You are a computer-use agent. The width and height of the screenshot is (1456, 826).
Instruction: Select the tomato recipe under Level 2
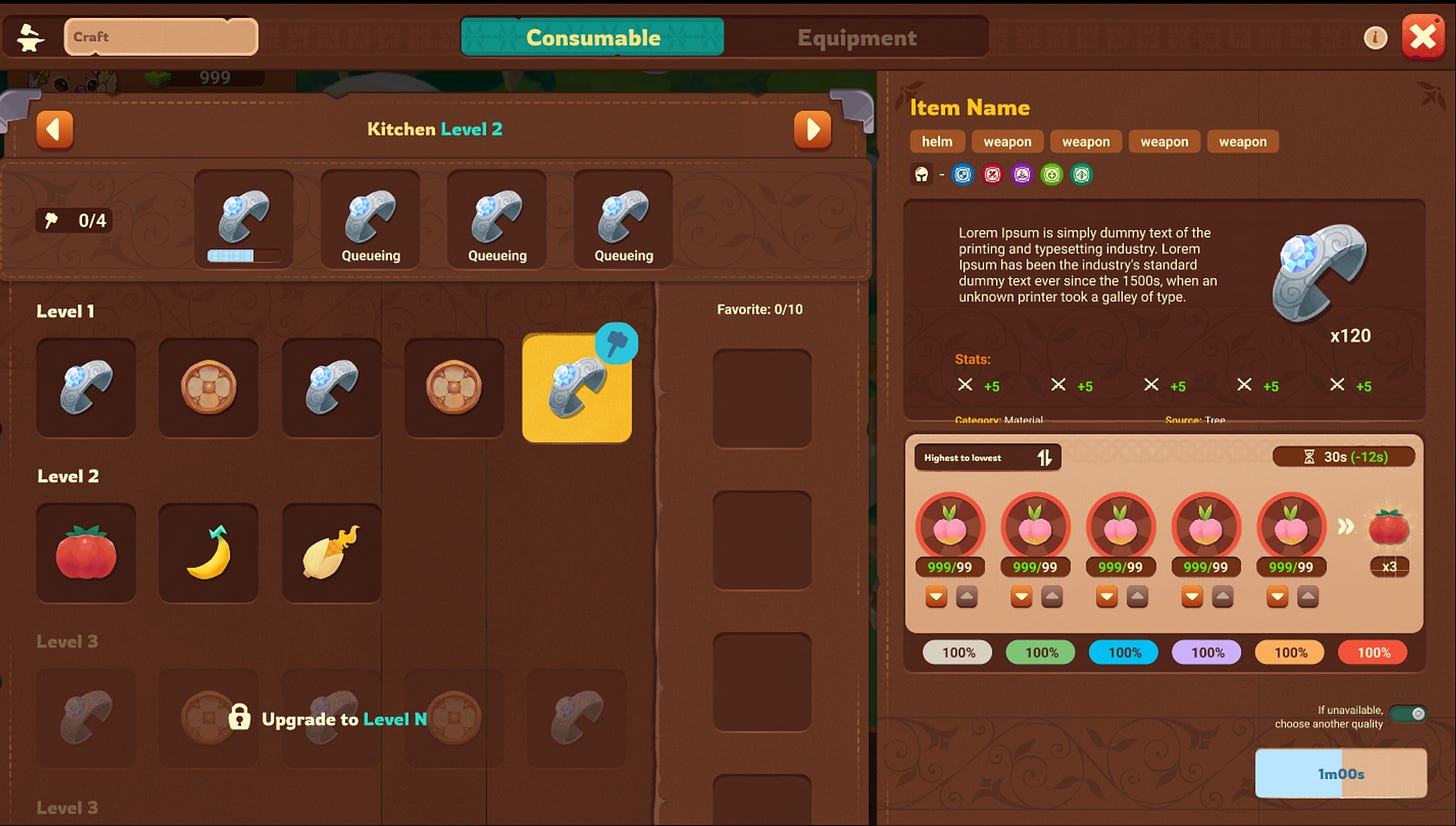point(86,552)
